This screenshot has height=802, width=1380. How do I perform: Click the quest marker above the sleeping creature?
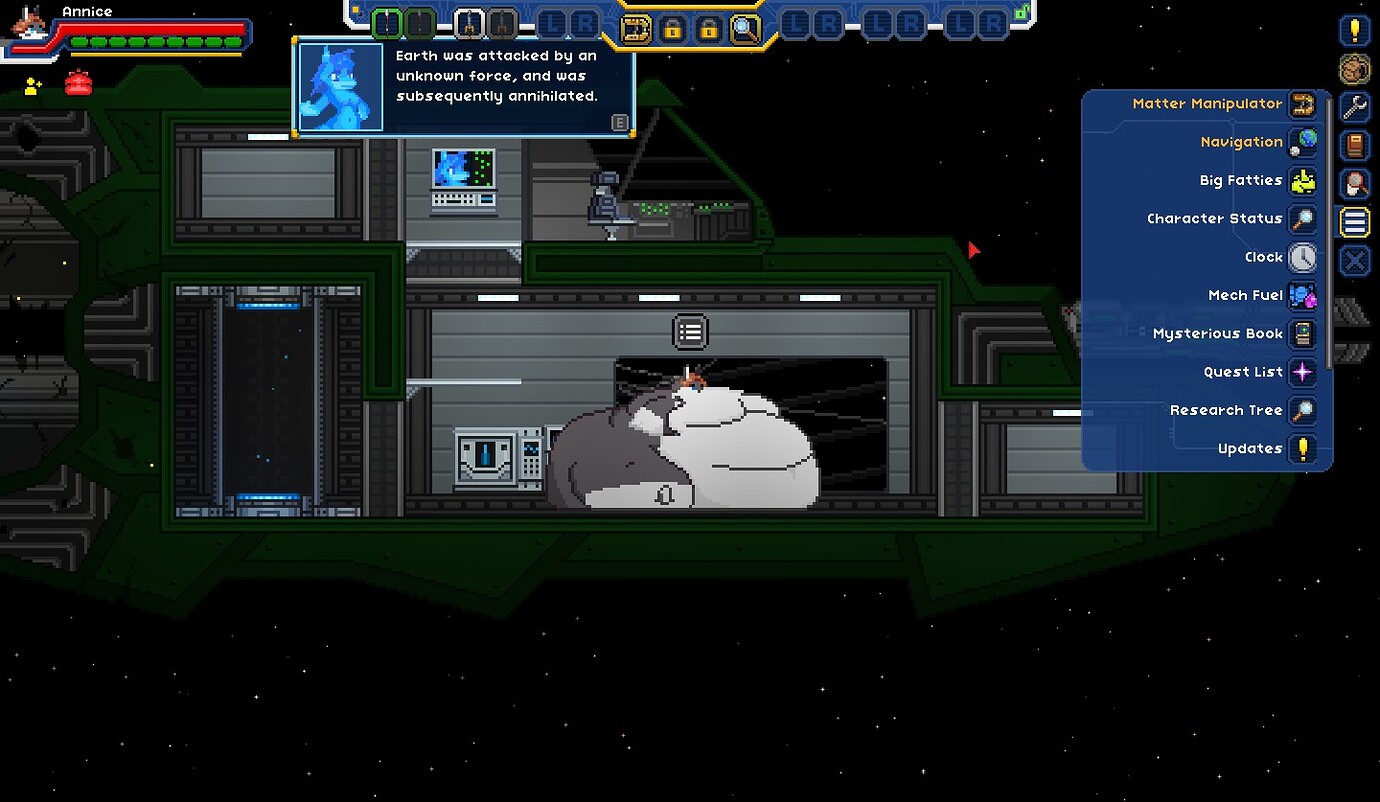click(690, 331)
